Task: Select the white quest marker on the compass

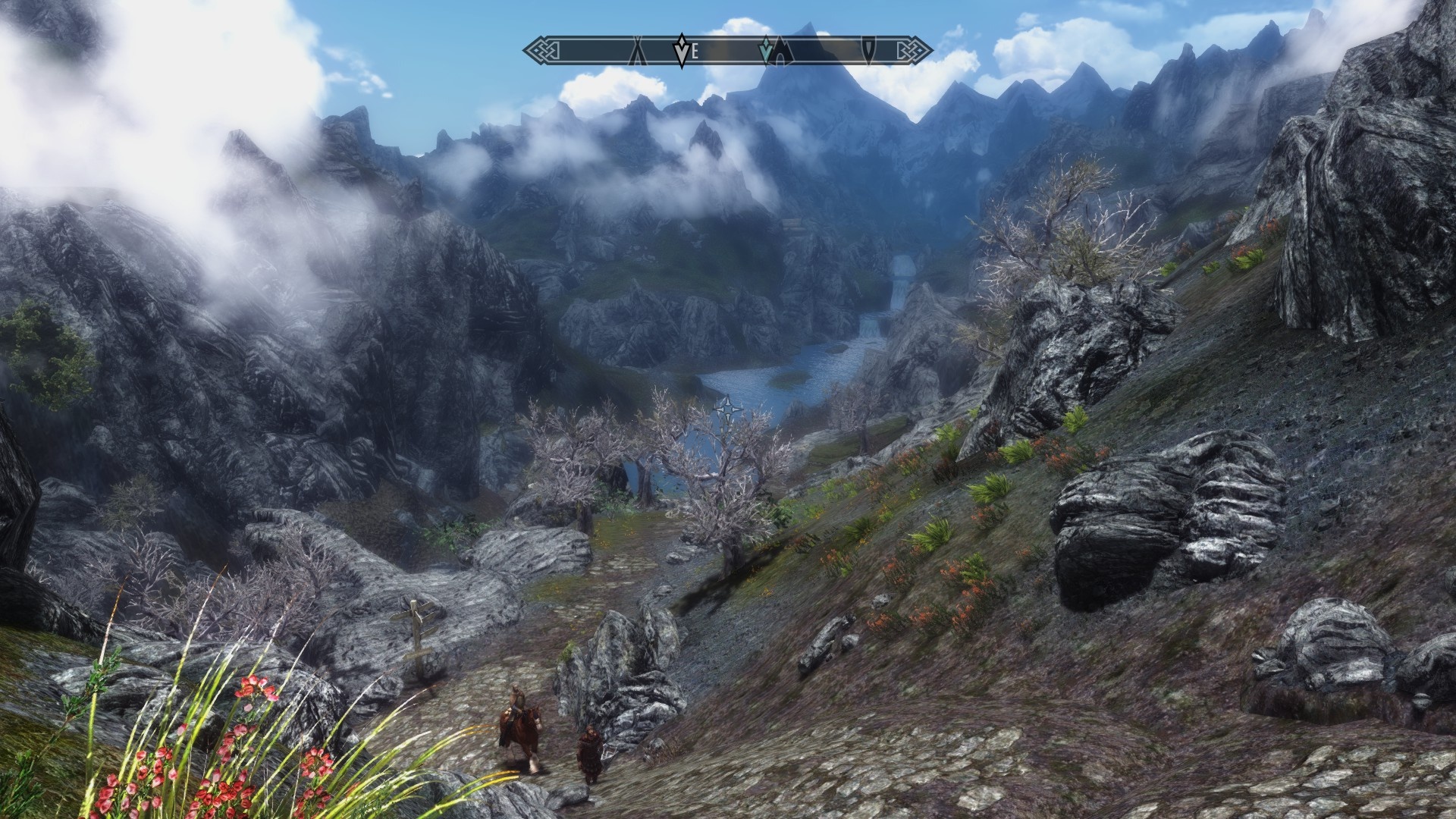Action: point(681,50)
